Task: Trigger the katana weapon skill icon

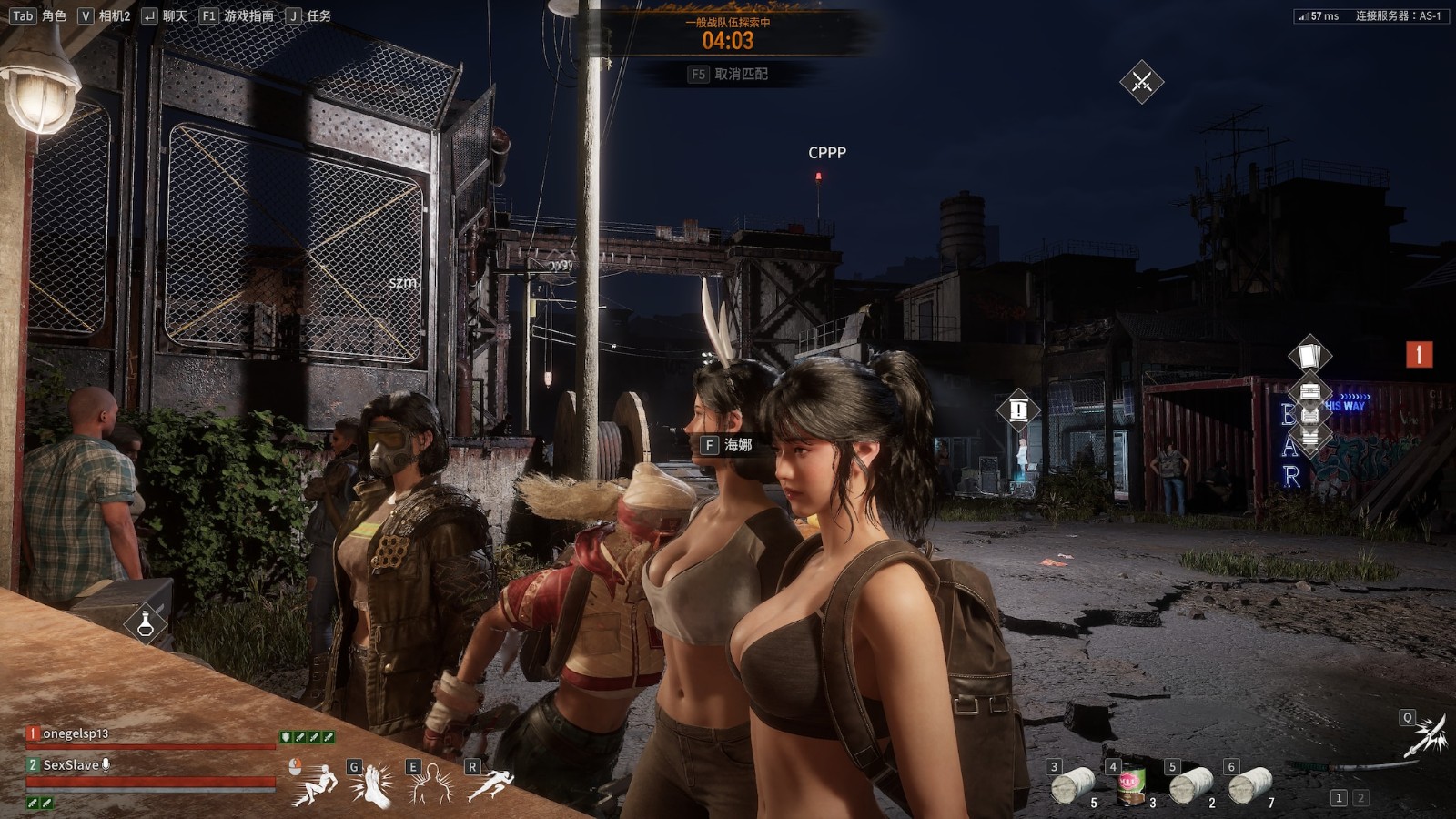Action: pos(1426,735)
